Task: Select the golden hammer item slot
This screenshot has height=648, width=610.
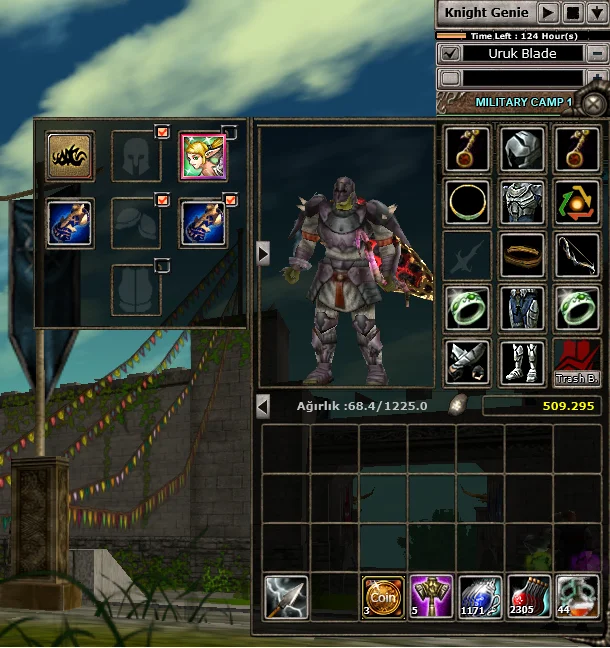Action: click(433, 596)
